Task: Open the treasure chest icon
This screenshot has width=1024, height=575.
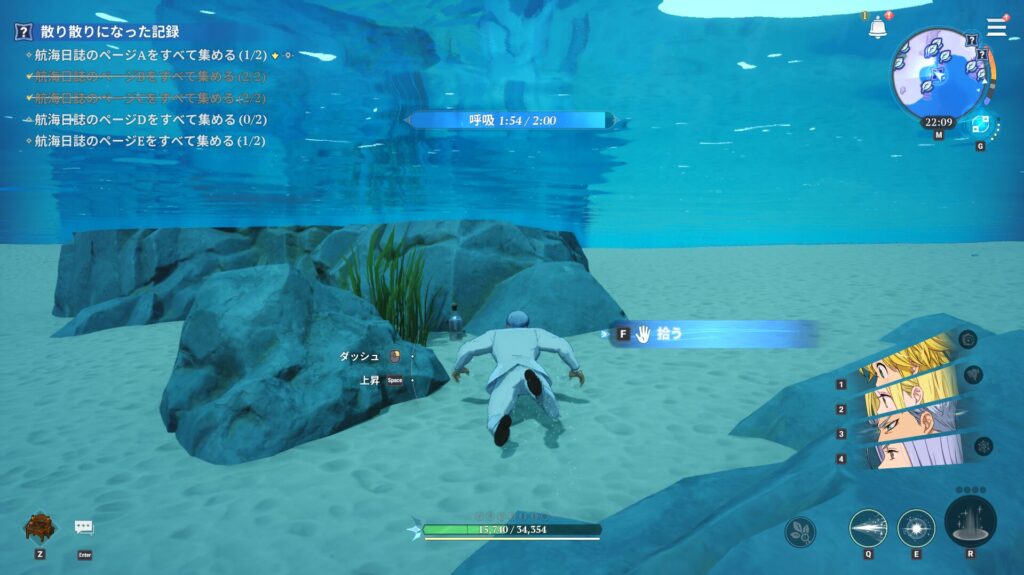Action: pos(39,527)
